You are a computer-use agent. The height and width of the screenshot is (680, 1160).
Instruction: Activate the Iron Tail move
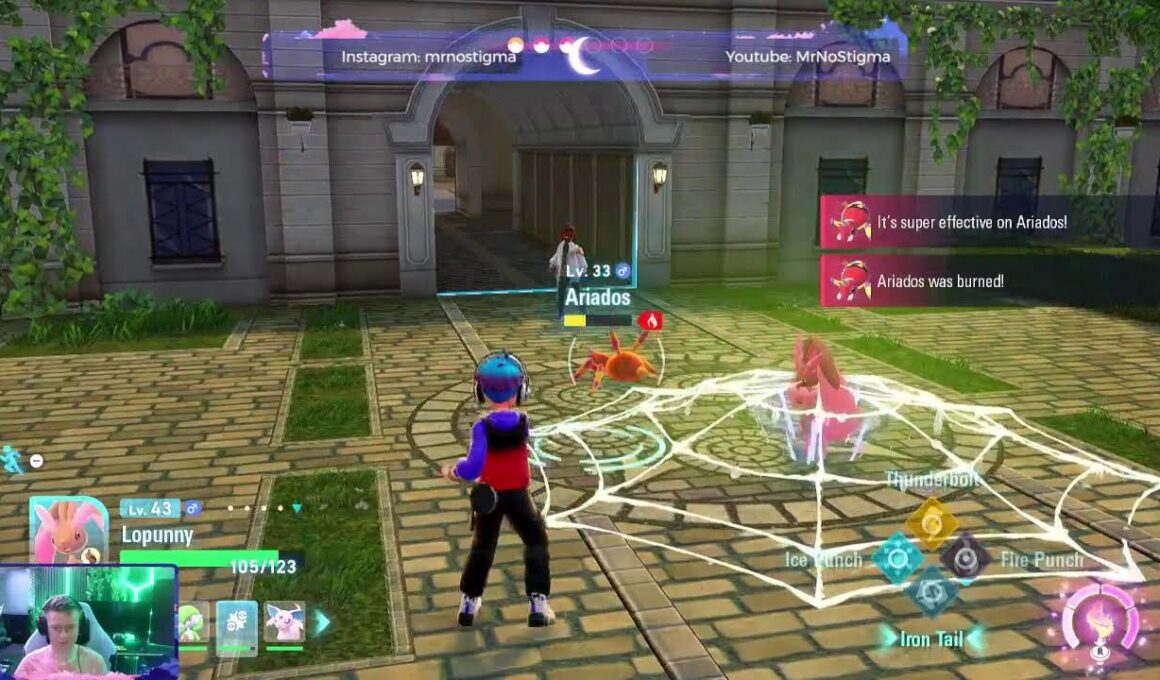pyautogui.click(x=931, y=592)
